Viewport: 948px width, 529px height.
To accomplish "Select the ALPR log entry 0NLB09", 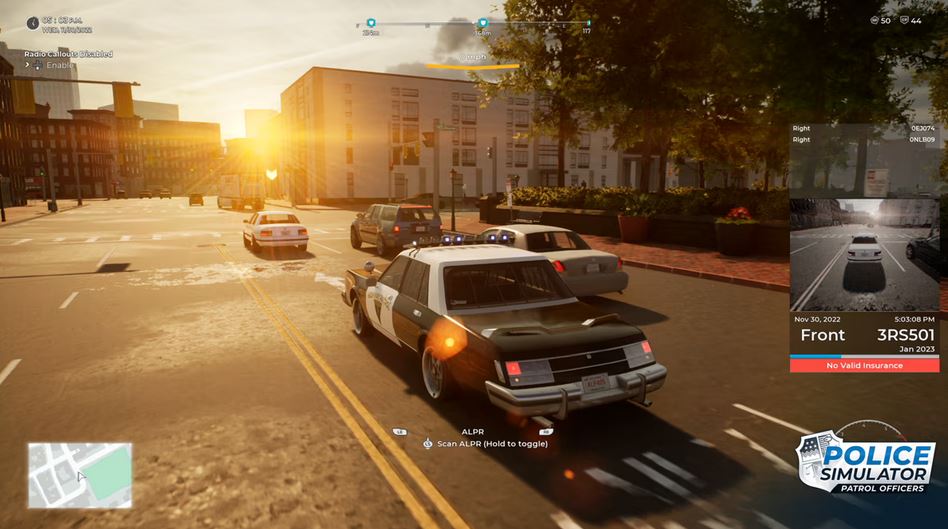I will 920,139.
